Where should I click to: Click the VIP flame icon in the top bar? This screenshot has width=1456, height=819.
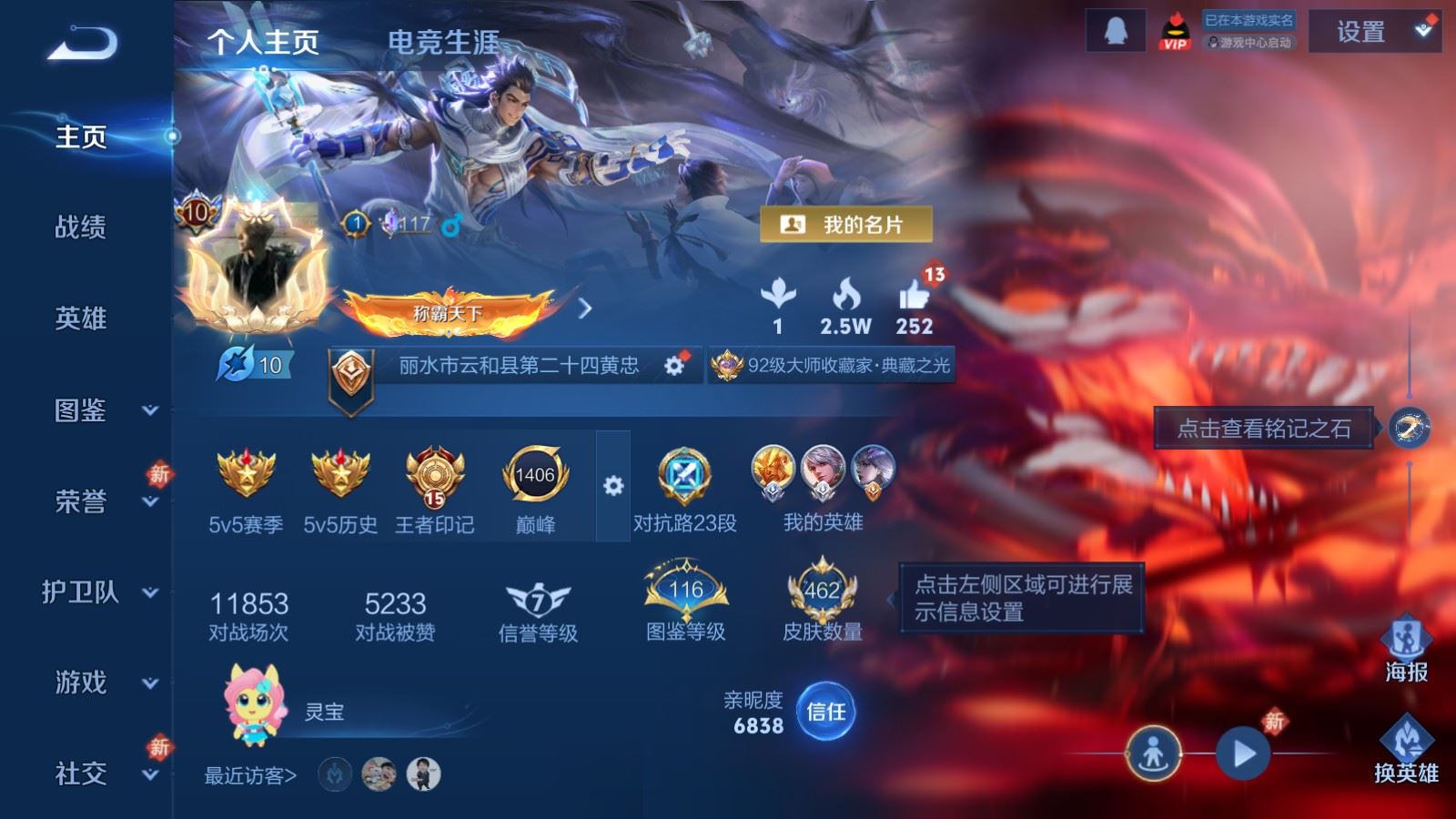(x=1174, y=30)
